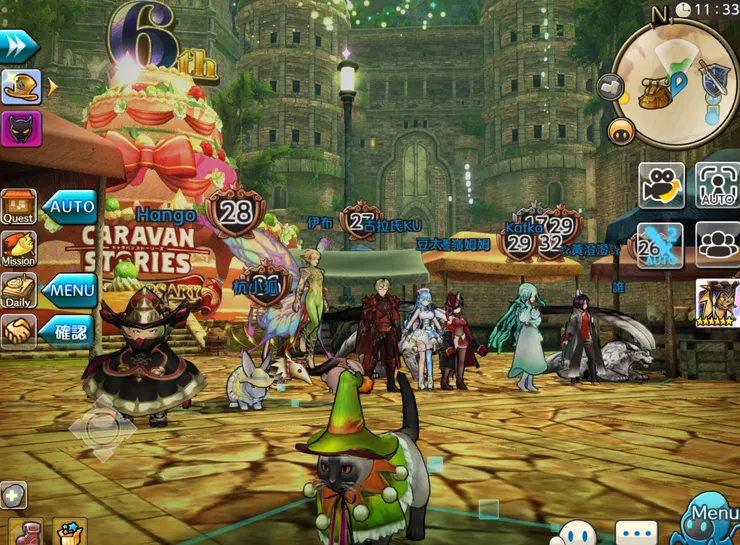Open the Quest panel
Image resolution: width=740 pixels, height=545 pixels.
18,206
